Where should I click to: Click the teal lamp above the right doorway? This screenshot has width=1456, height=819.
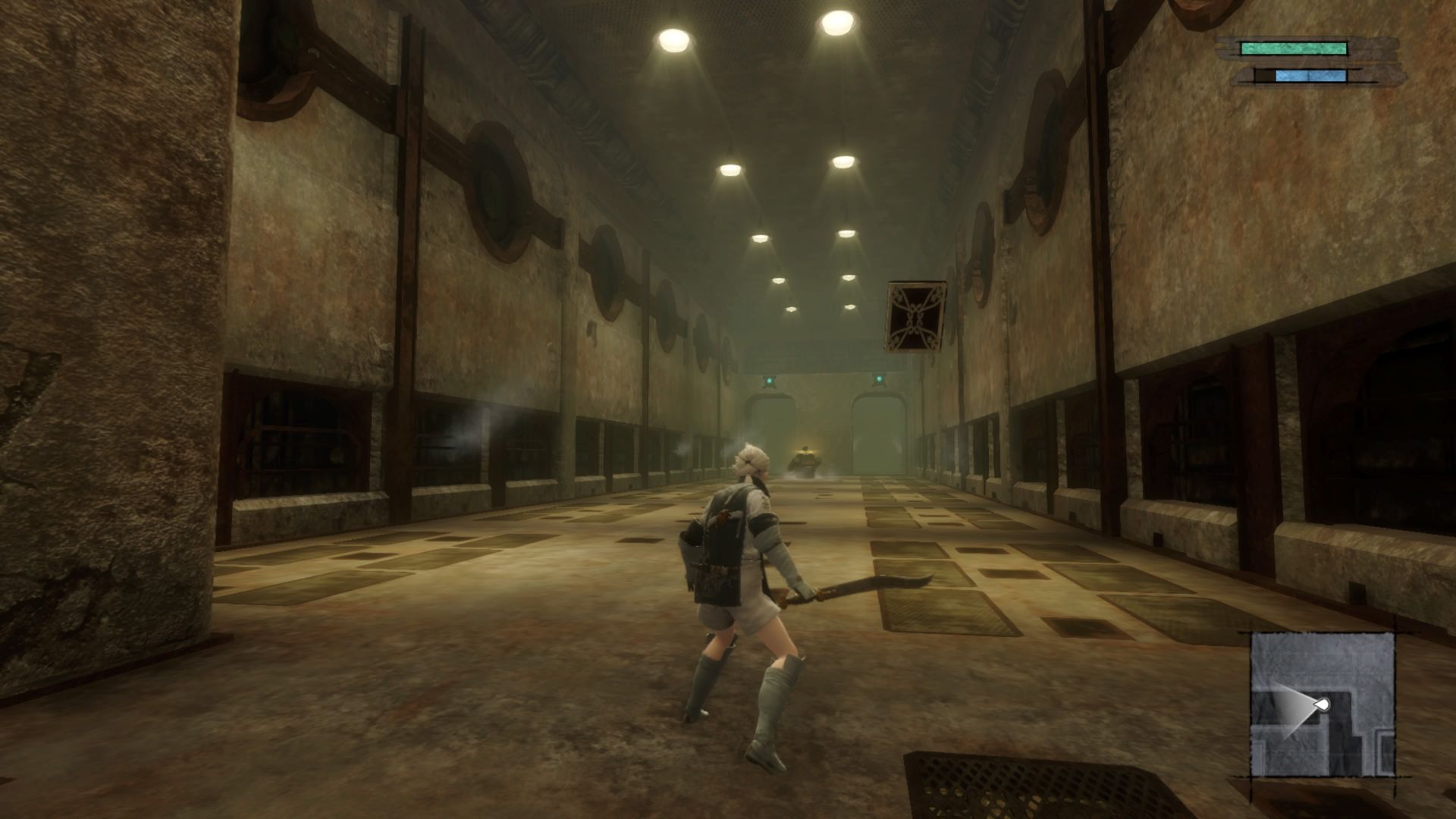click(x=879, y=379)
